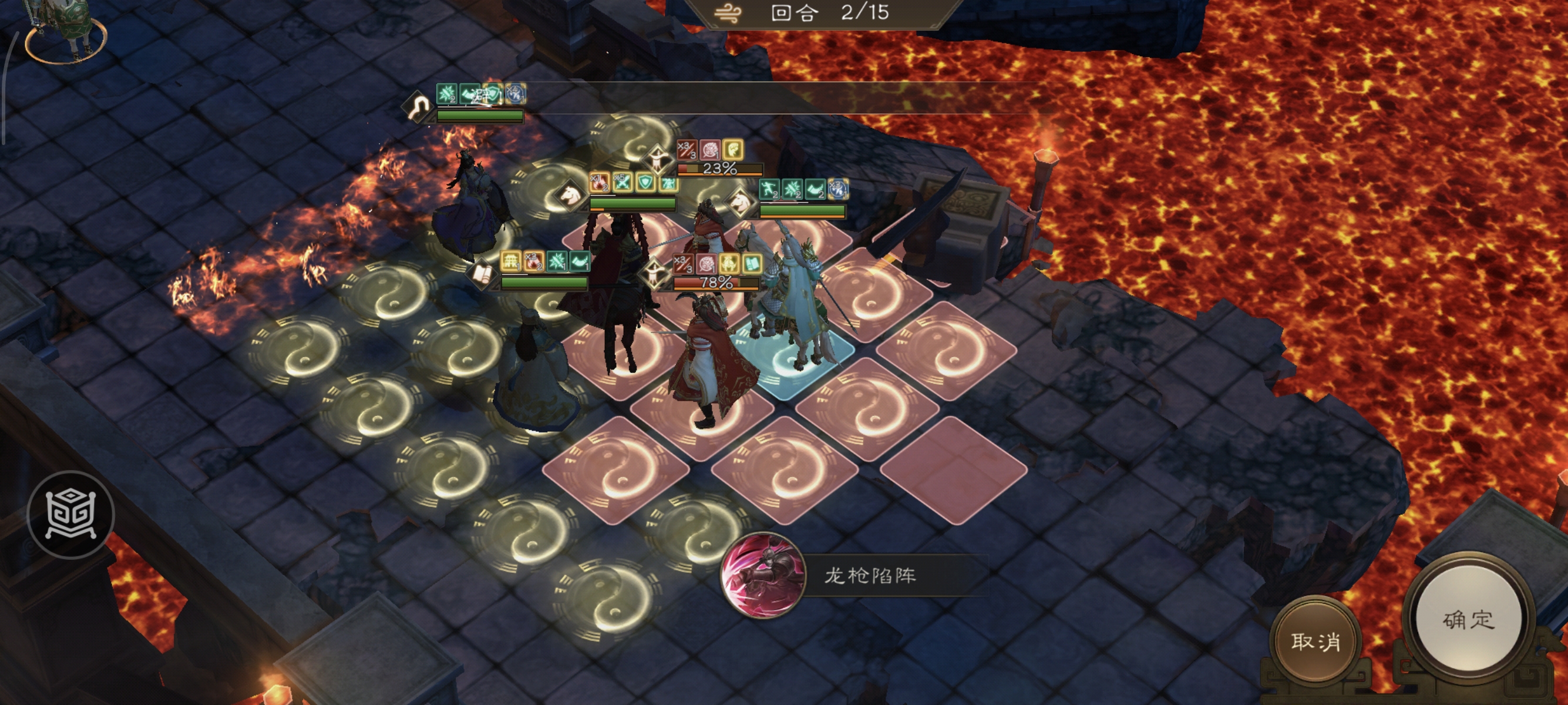
Task: Select the empty red tile without swirl
Action: pos(953,469)
